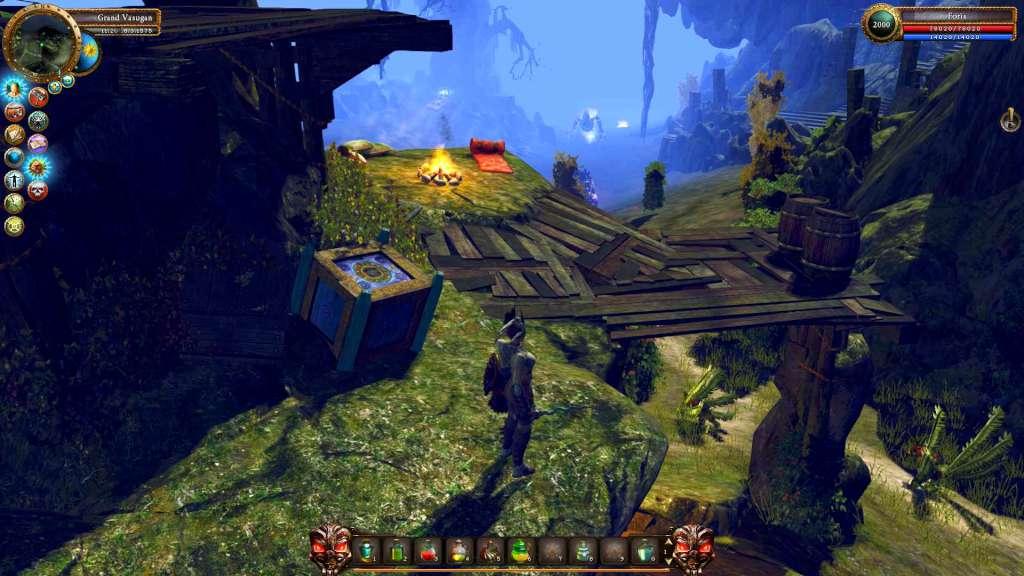
Task: Open the skull menu icon
Action: coord(38,190)
